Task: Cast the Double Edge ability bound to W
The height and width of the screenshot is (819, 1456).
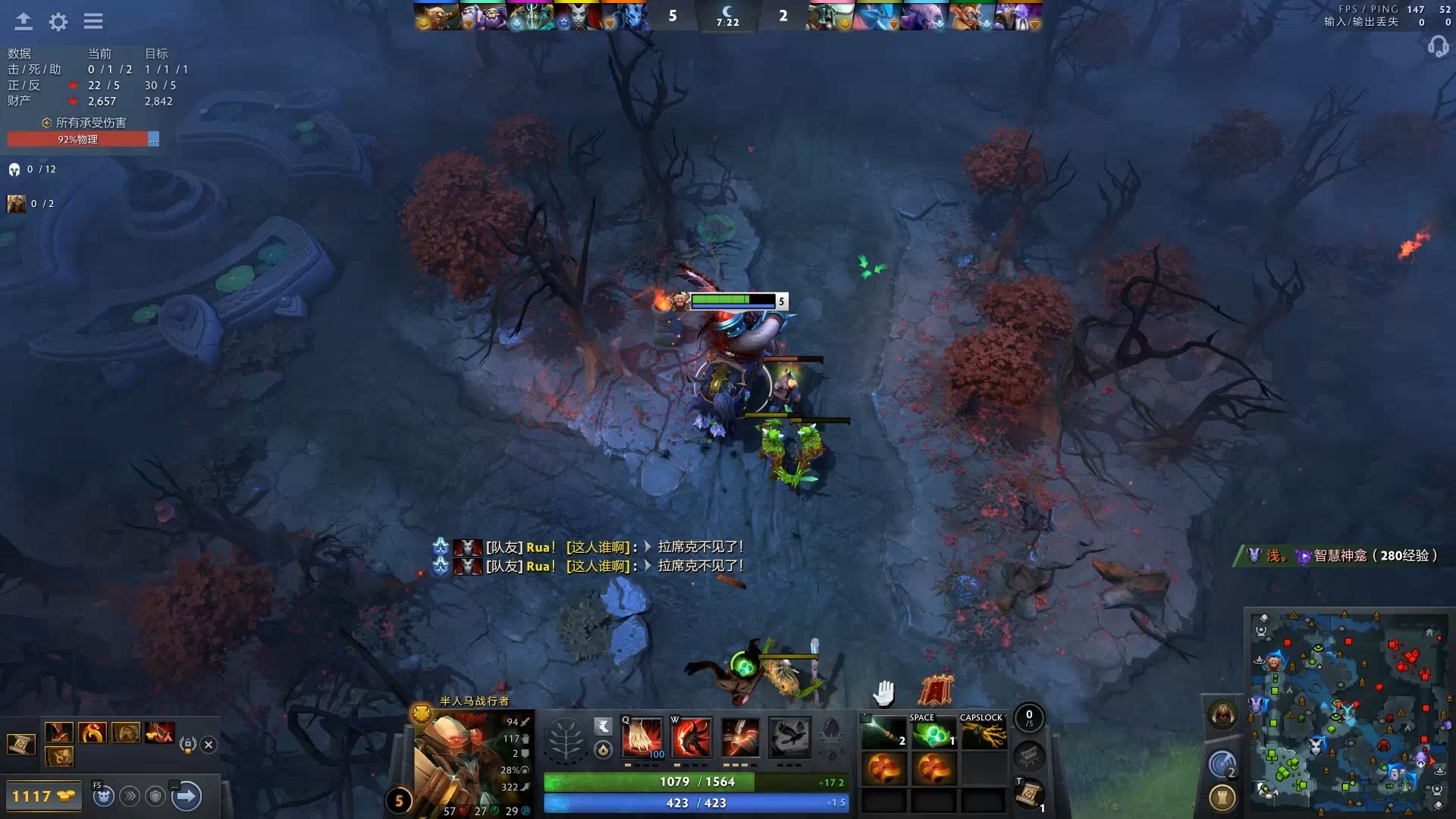Action: (x=691, y=737)
